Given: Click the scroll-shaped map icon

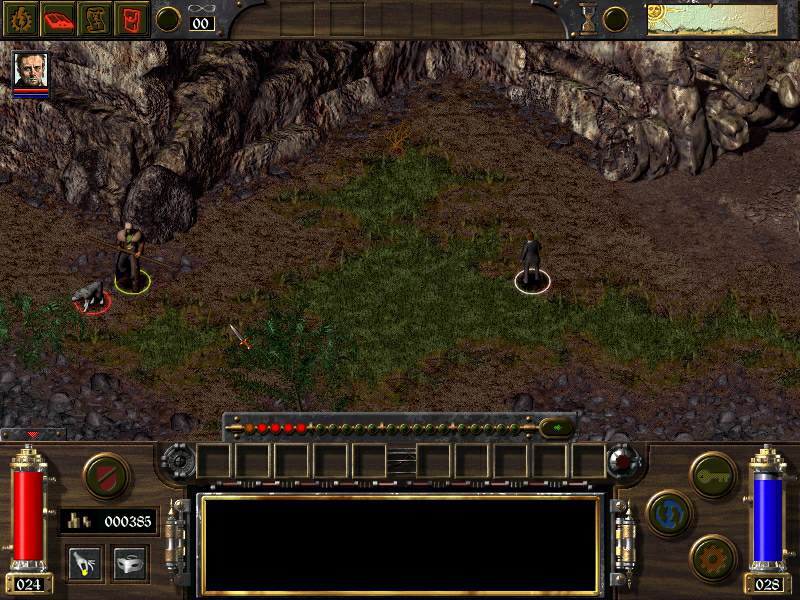Looking at the screenshot, I should (x=96, y=18).
